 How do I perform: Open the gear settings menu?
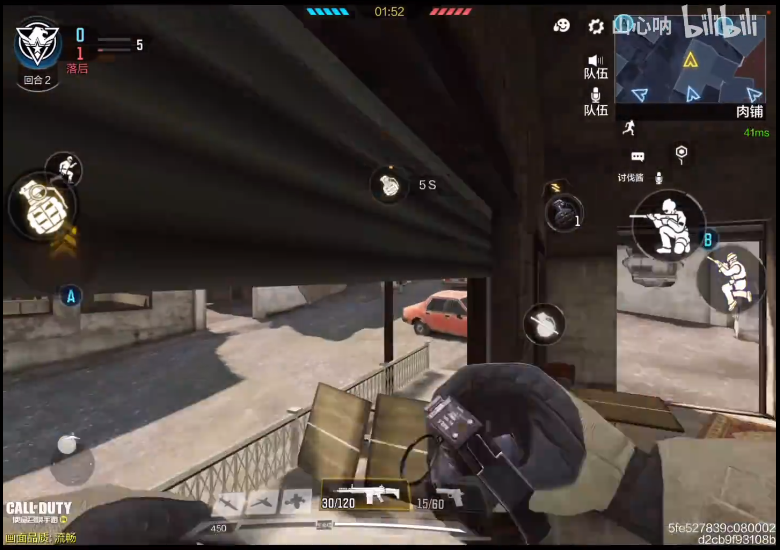pos(596,26)
